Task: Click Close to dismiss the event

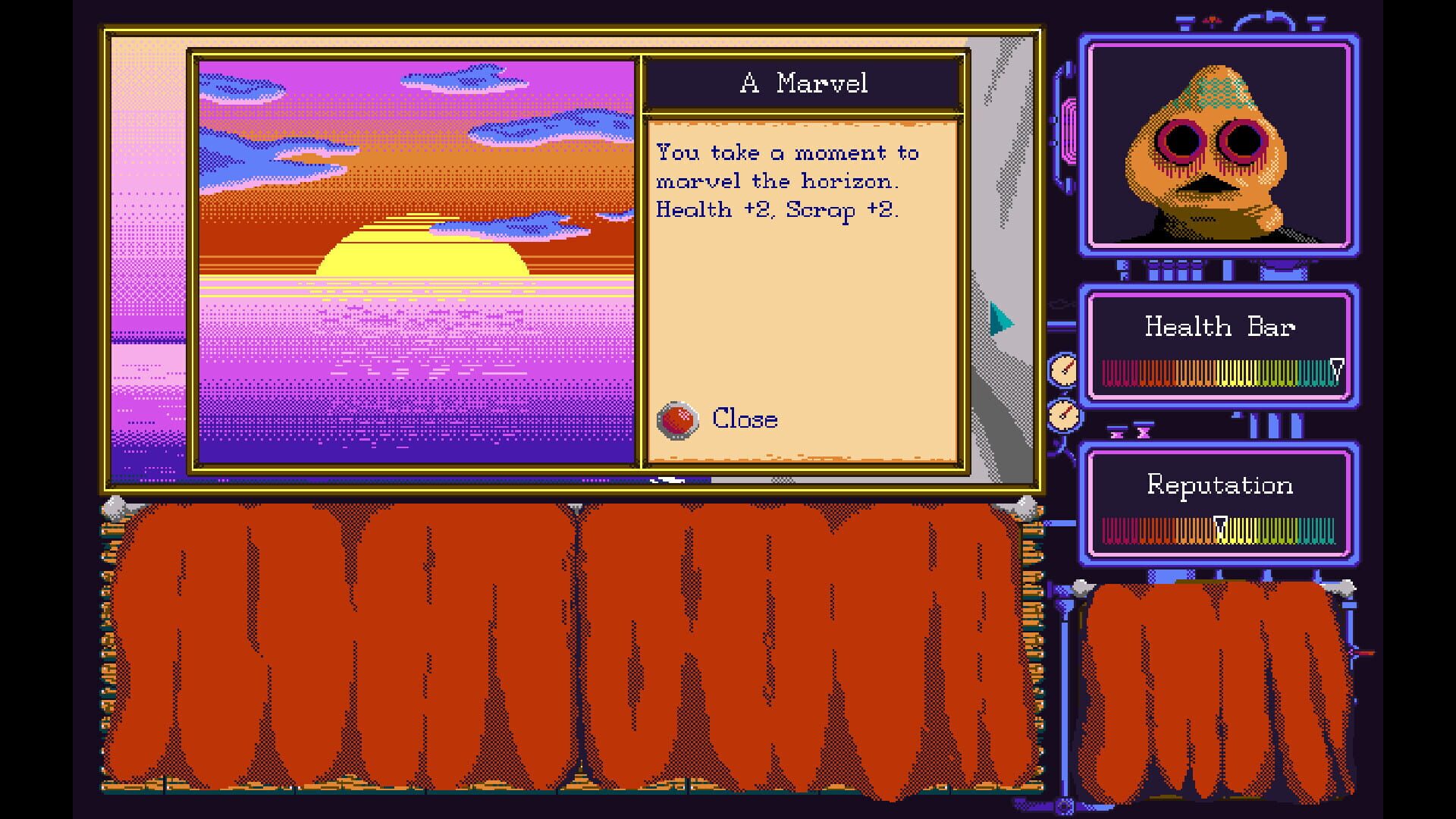Action: (745, 418)
